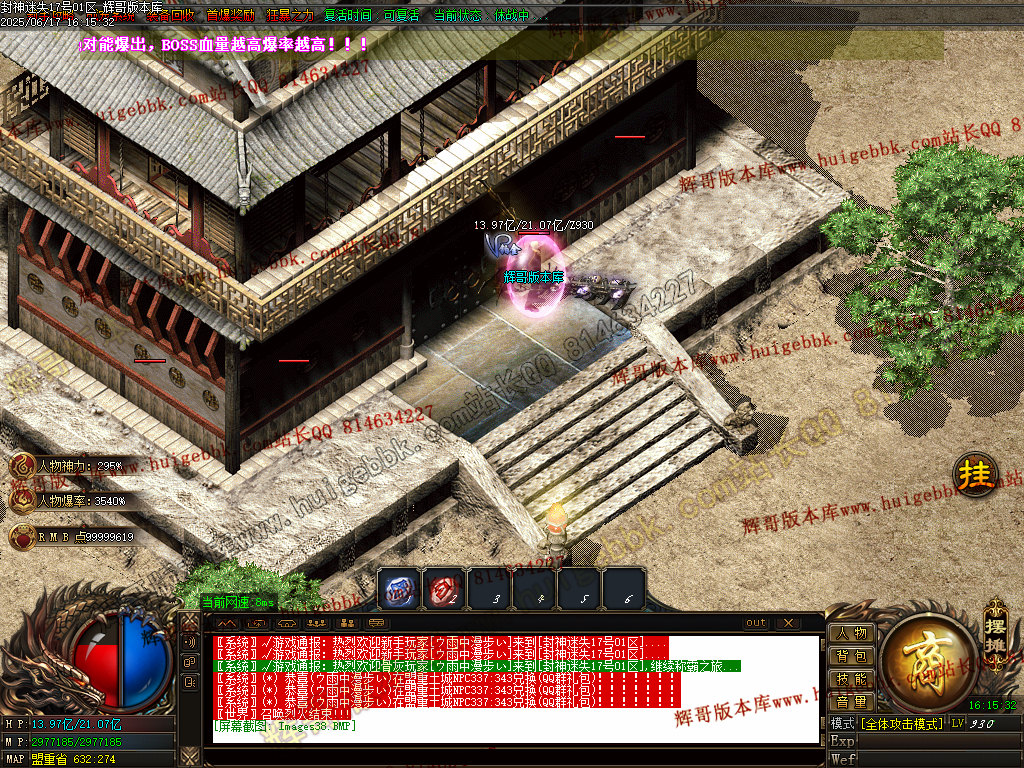Image resolution: width=1024 pixels, height=768 pixels.
Task: Close the chat panel with X
Action: pos(787,623)
